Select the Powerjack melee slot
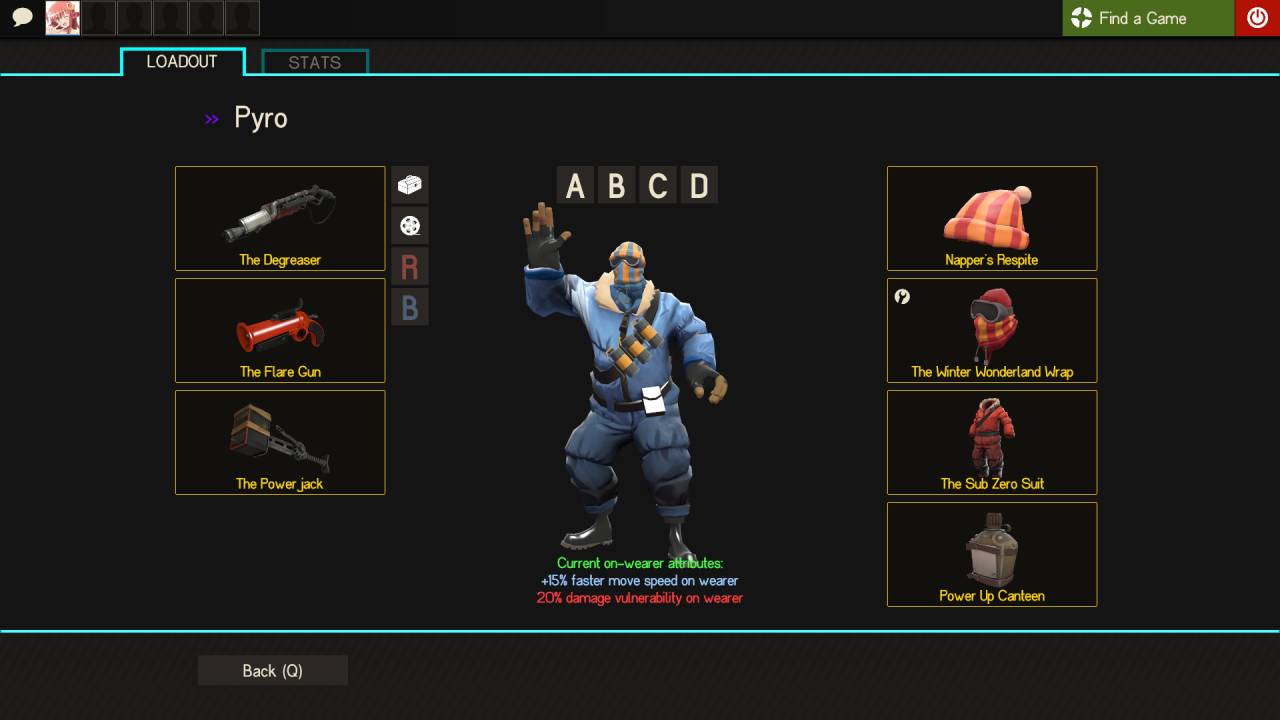 [280, 442]
